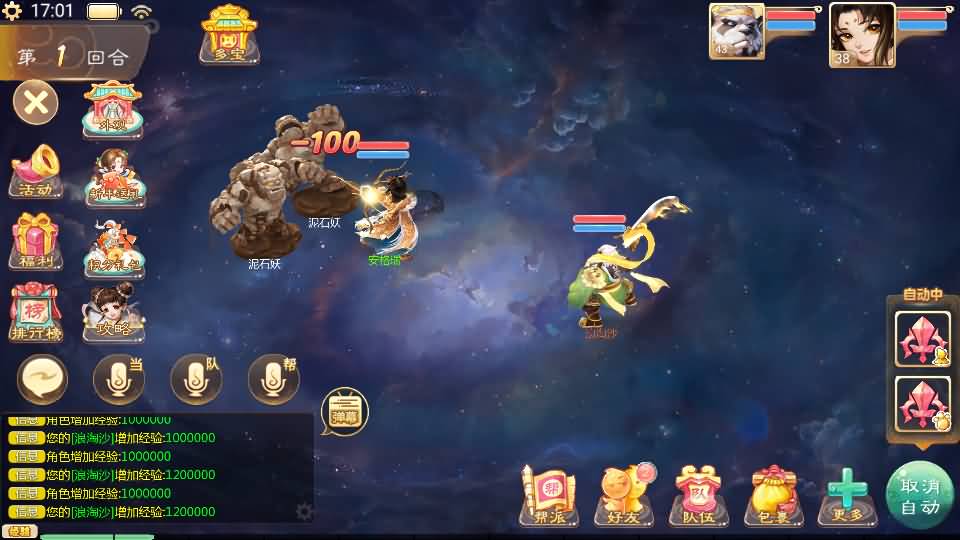Screen dimensions: 960x540
Task: Open the chat bubble button
Action: pyautogui.click(x=42, y=379)
